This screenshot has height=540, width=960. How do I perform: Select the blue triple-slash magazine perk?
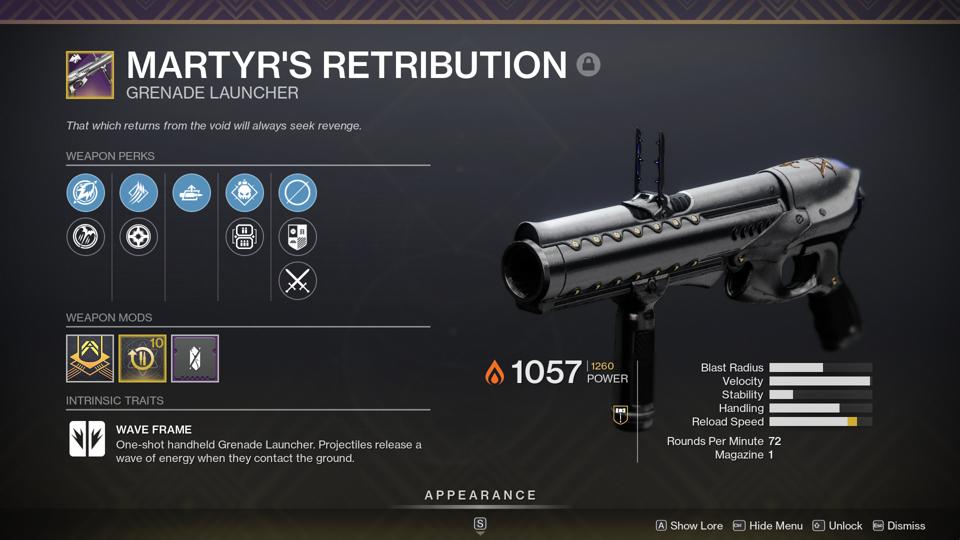139,193
